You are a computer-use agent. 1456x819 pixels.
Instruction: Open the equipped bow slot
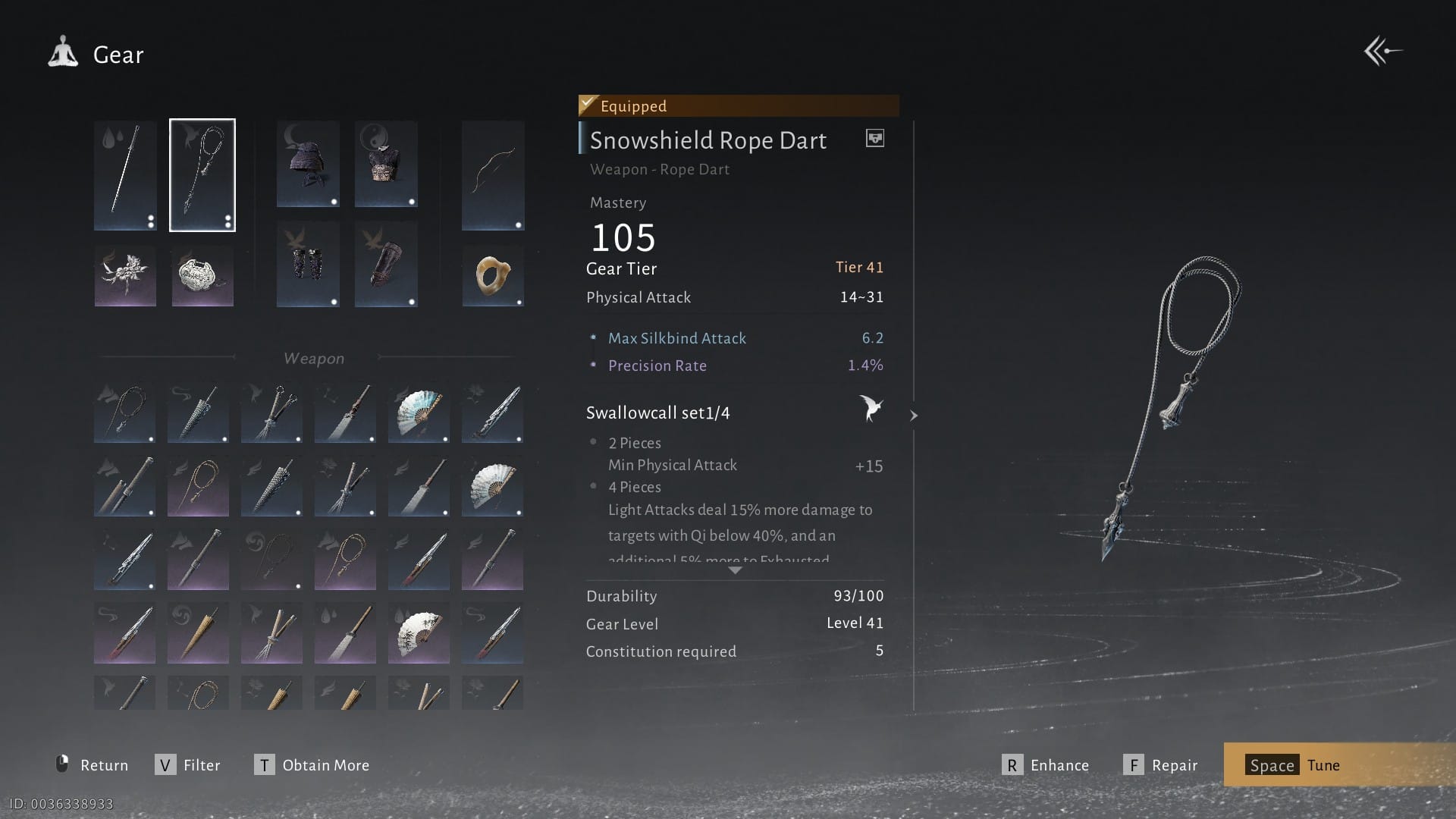(493, 175)
